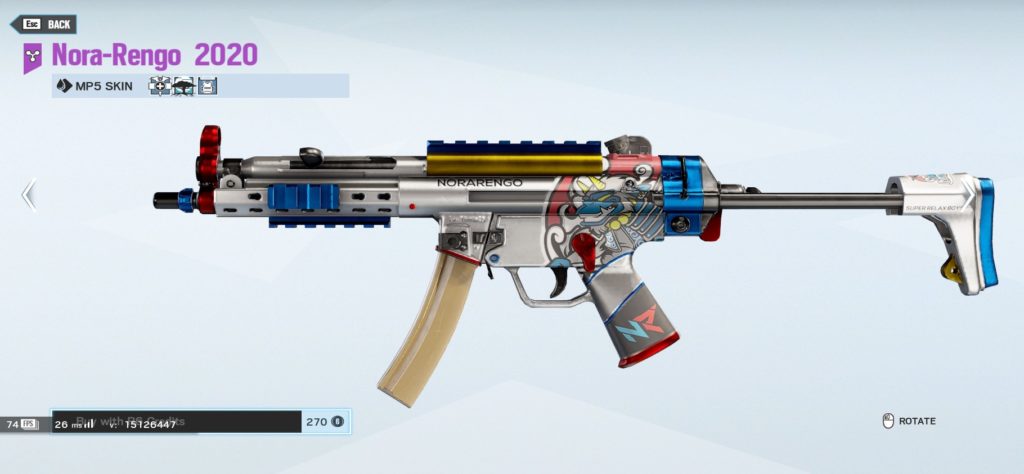Show the next skin with the right arrow

click(x=967, y=194)
